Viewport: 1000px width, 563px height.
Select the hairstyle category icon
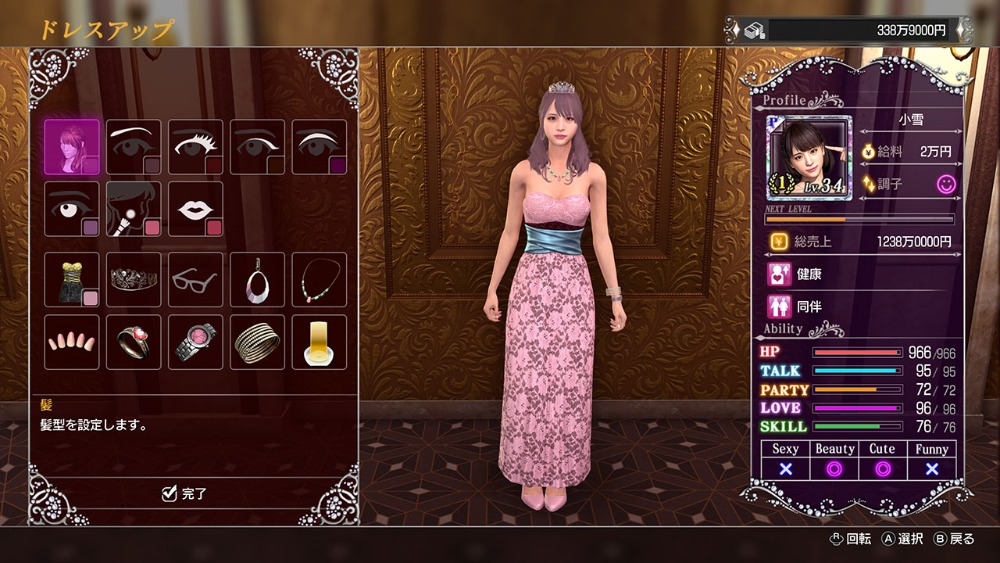pyautogui.click(x=72, y=147)
